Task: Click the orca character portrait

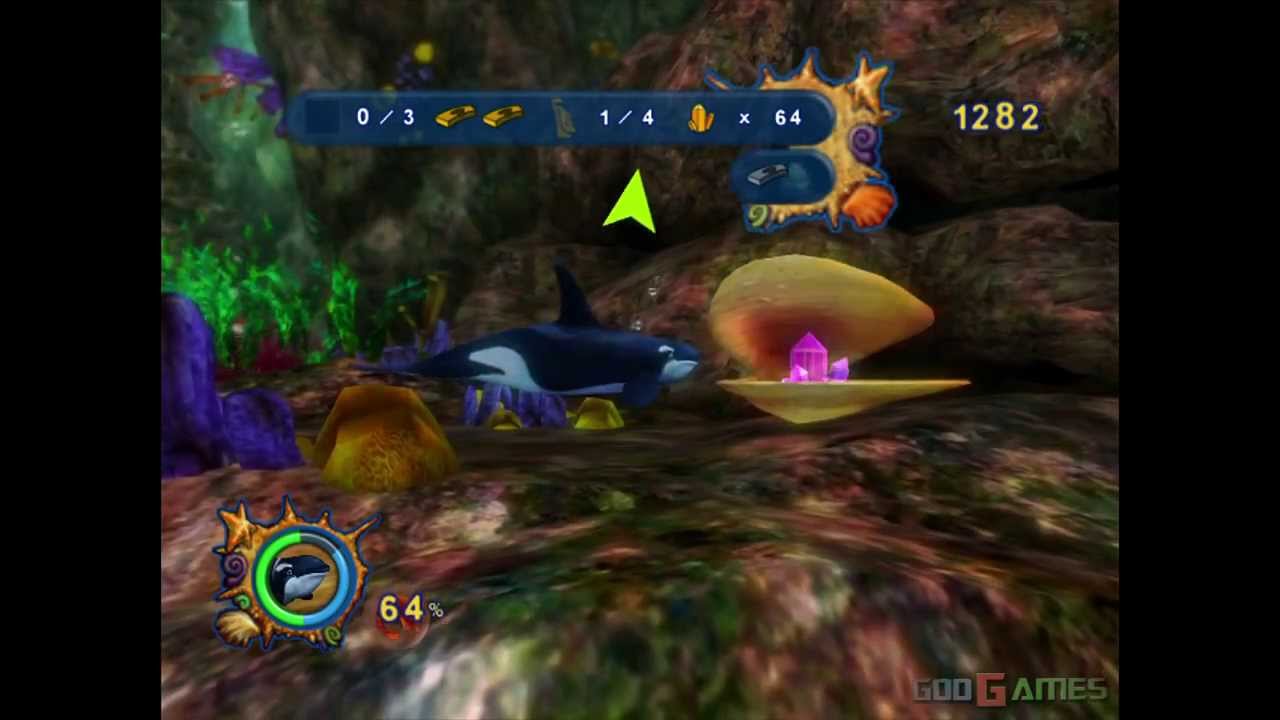Action: 301,578
